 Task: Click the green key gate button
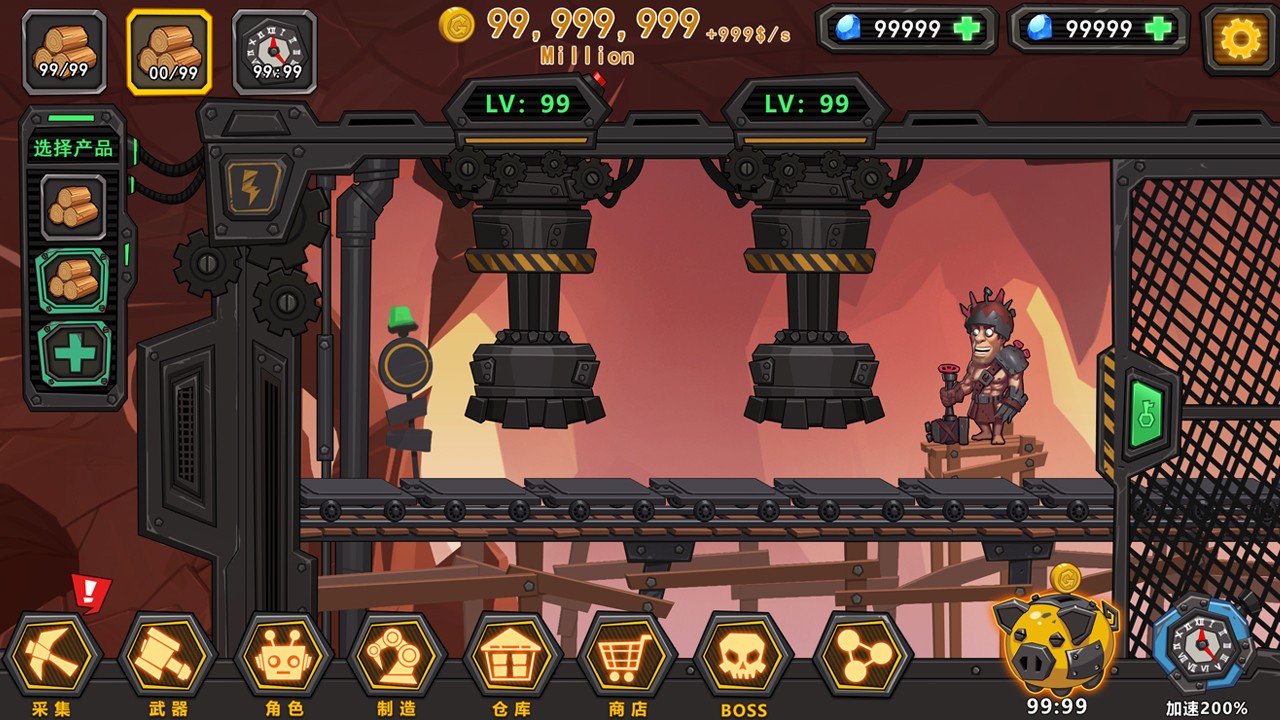(1147, 413)
